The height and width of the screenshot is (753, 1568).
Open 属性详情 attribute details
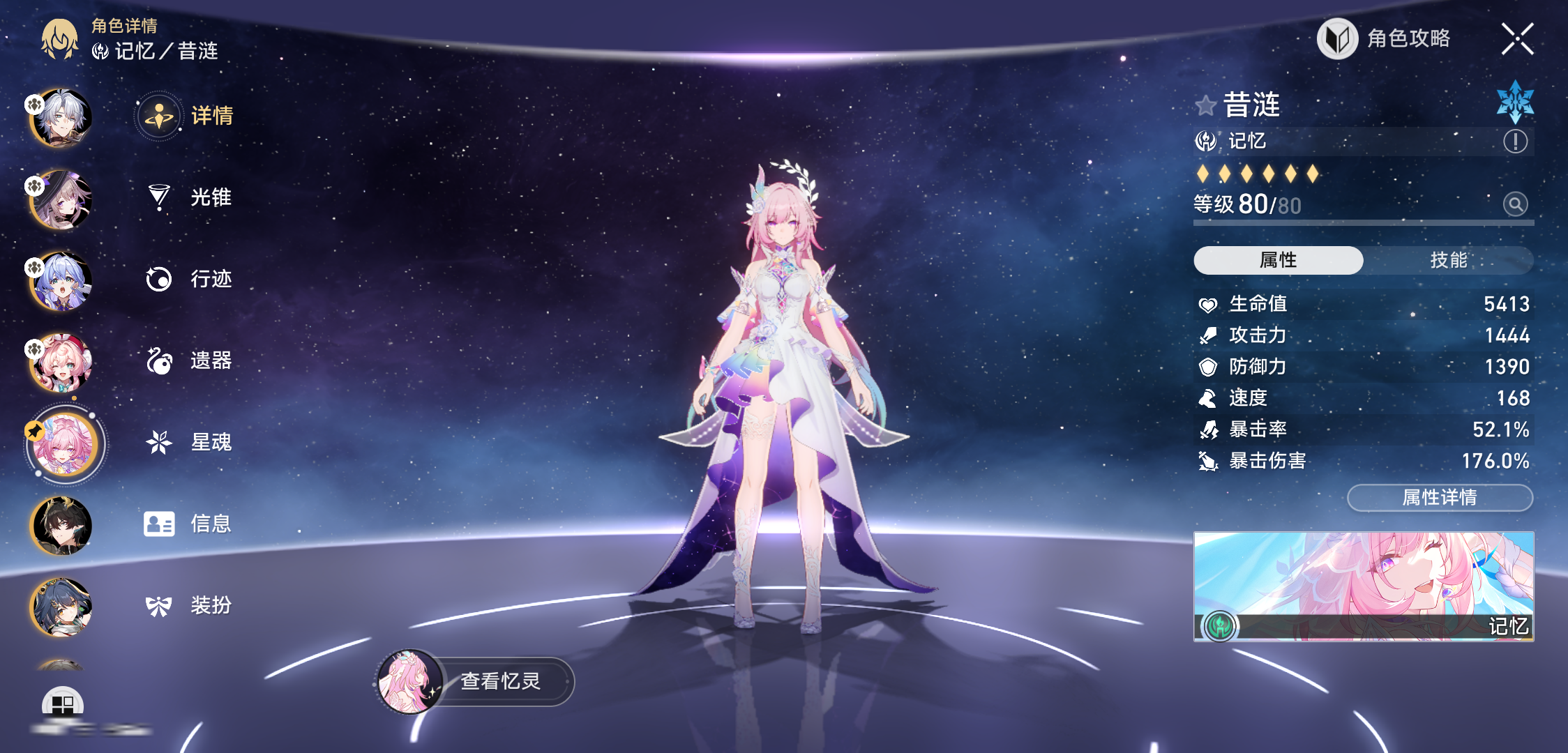click(1440, 497)
